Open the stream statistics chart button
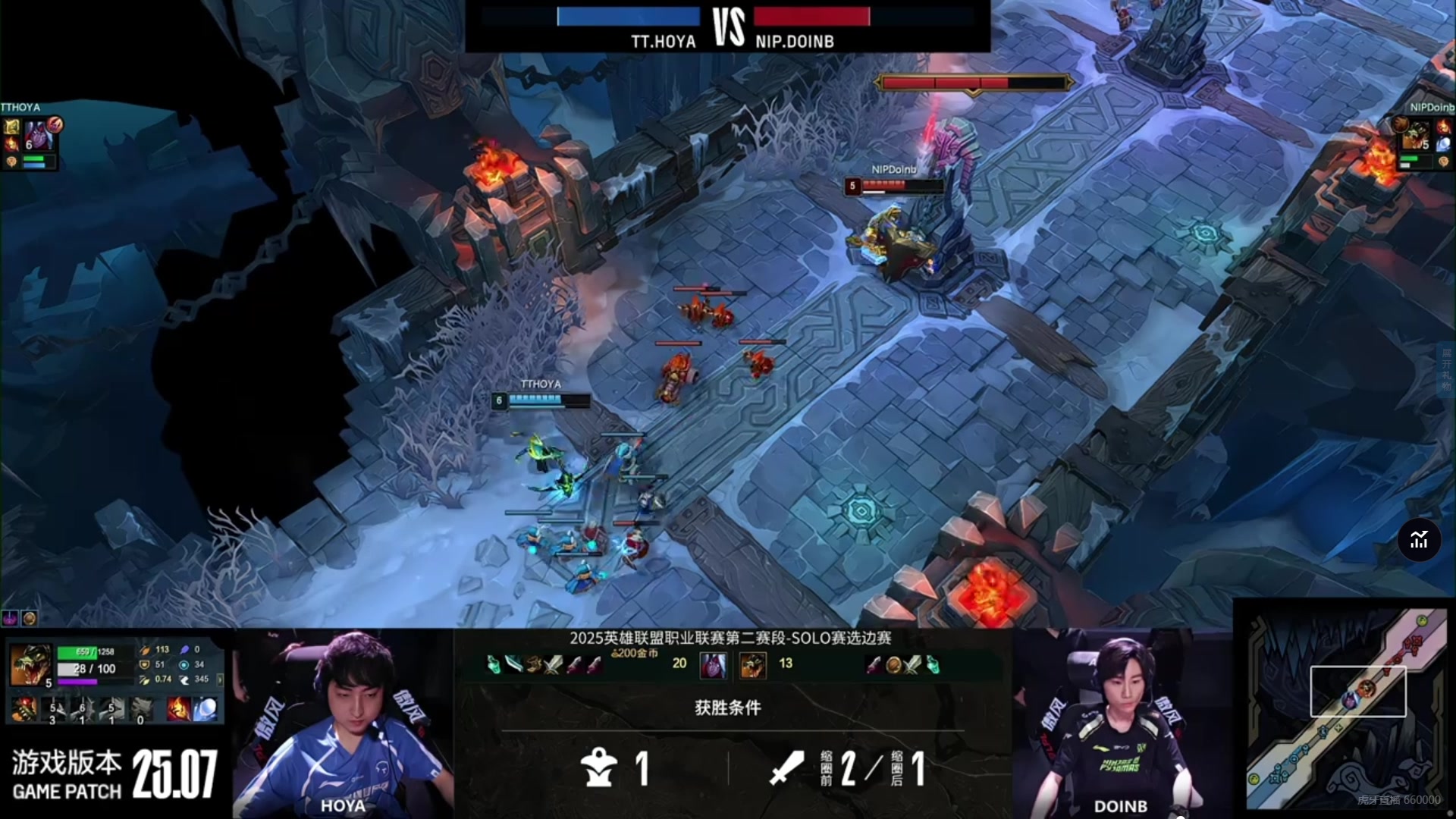Viewport: 1456px width, 819px height. click(x=1418, y=540)
